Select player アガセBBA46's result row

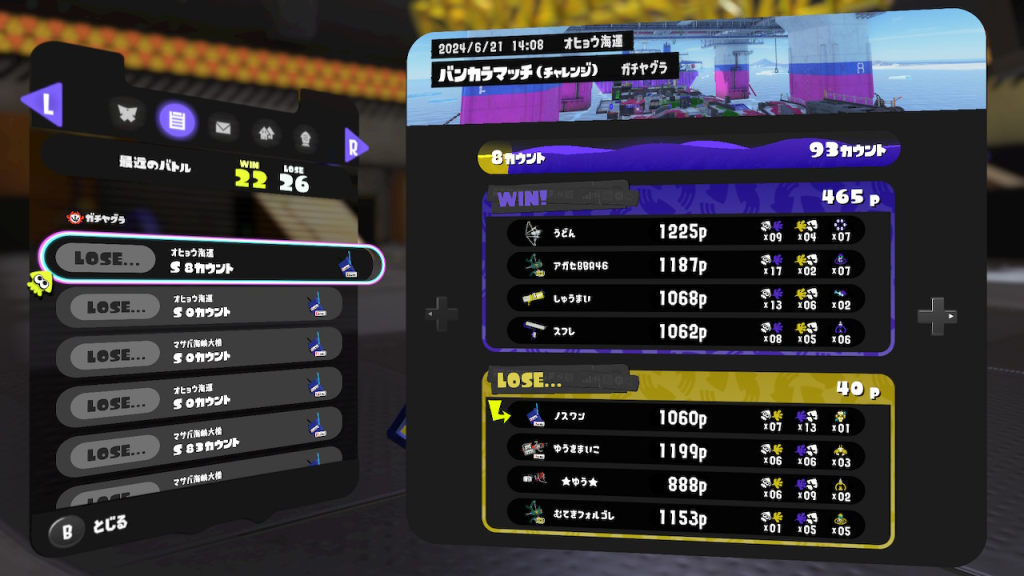685,265
